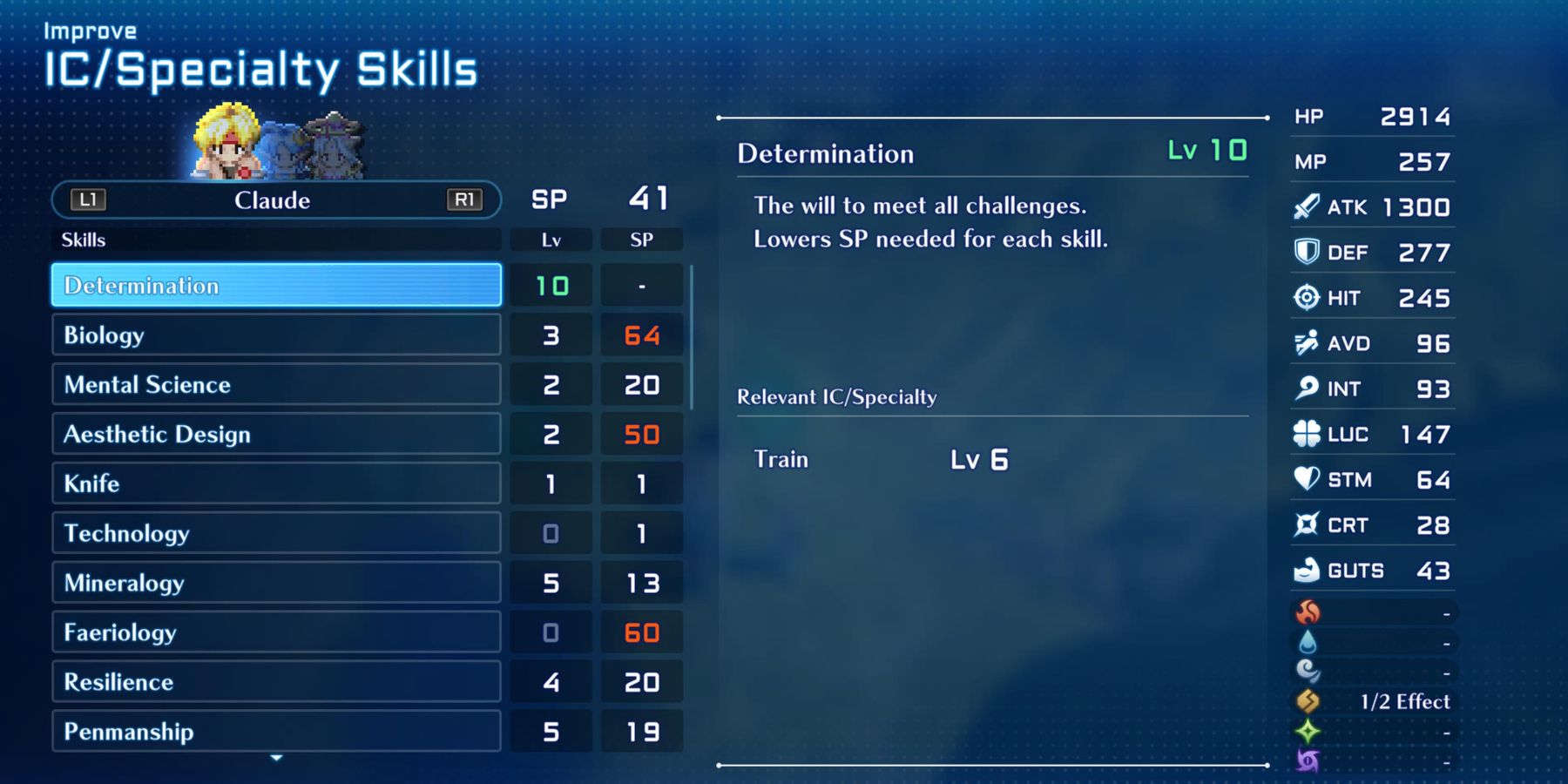This screenshot has width=1568, height=784.
Task: Click the wind element resistance icon
Action: click(1309, 672)
